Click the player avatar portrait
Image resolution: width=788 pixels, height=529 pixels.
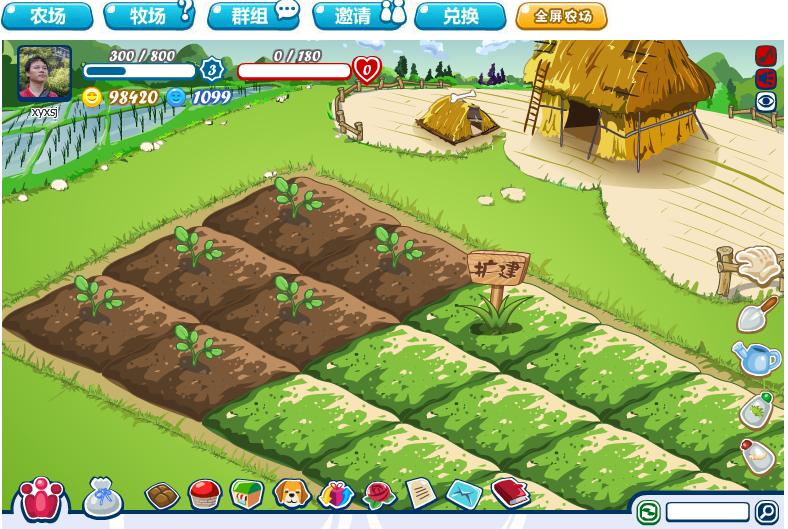pyautogui.click(x=44, y=73)
